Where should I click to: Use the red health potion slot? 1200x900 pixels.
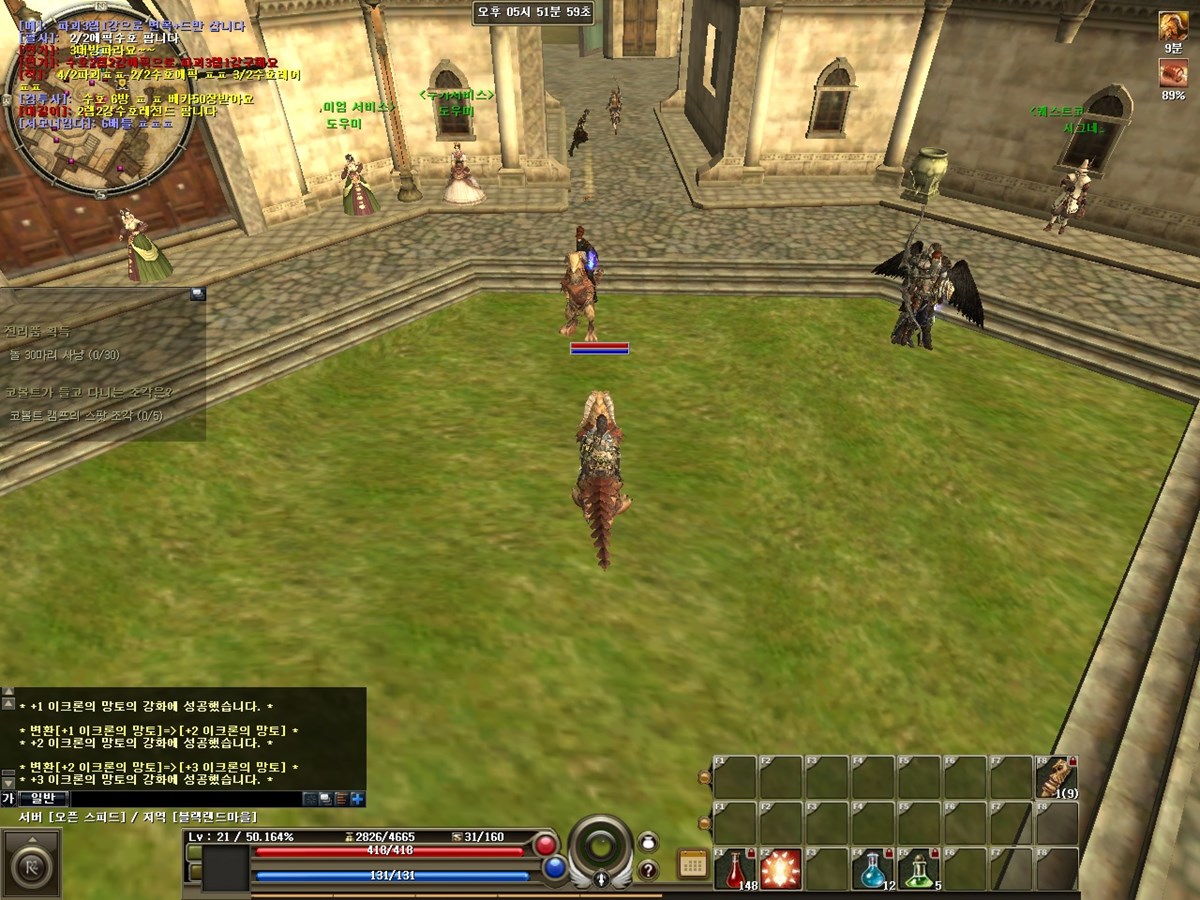[735, 869]
